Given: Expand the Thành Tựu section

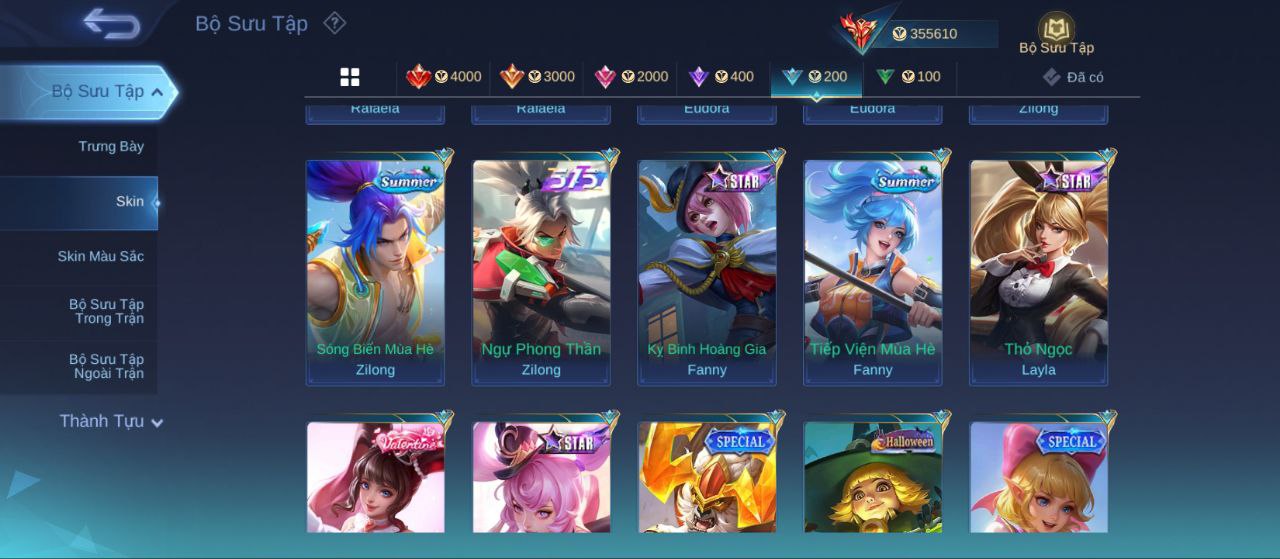Looking at the screenshot, I should click(110, 422).
